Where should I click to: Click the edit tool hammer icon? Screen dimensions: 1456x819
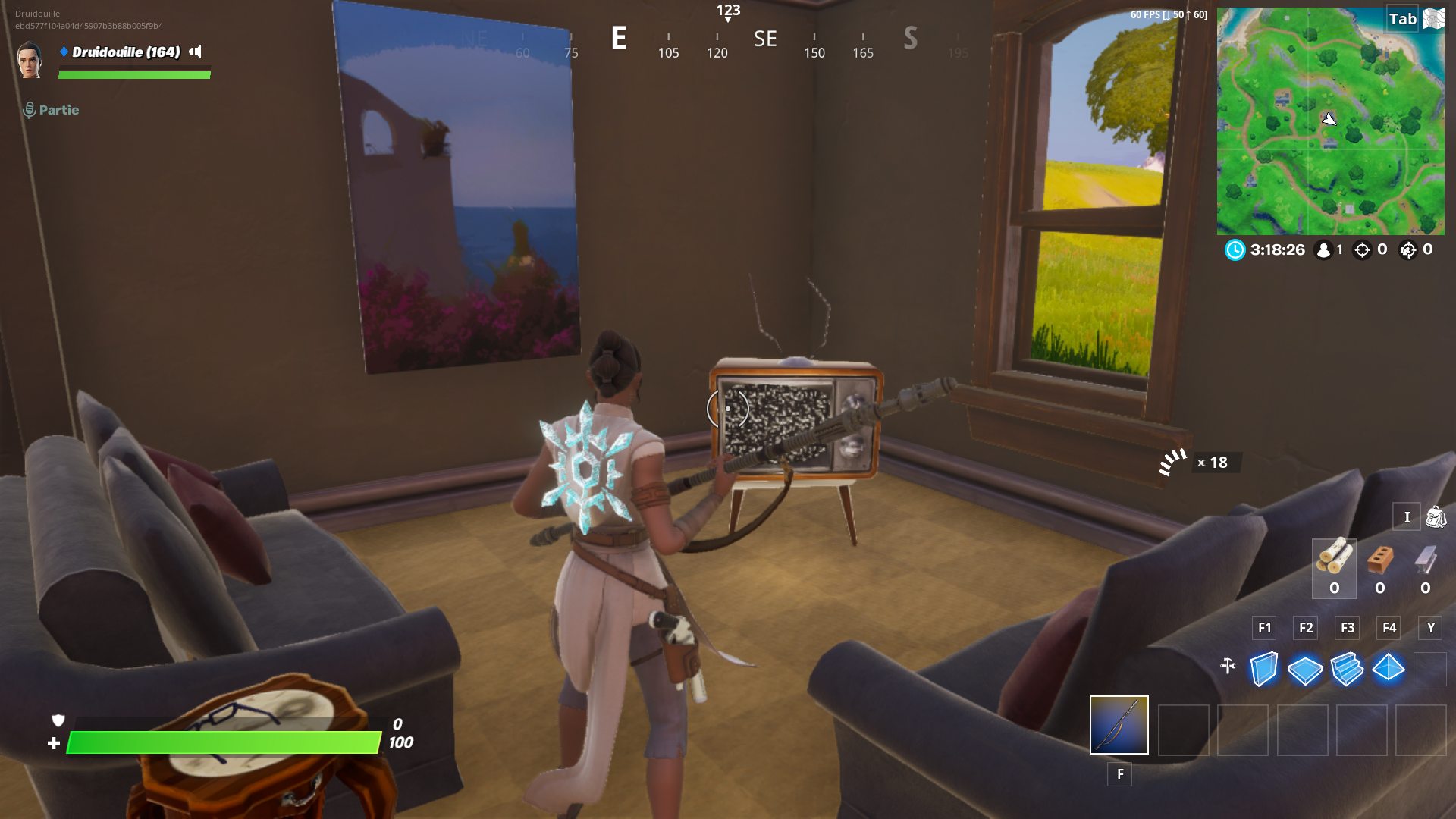point(1228,666)
